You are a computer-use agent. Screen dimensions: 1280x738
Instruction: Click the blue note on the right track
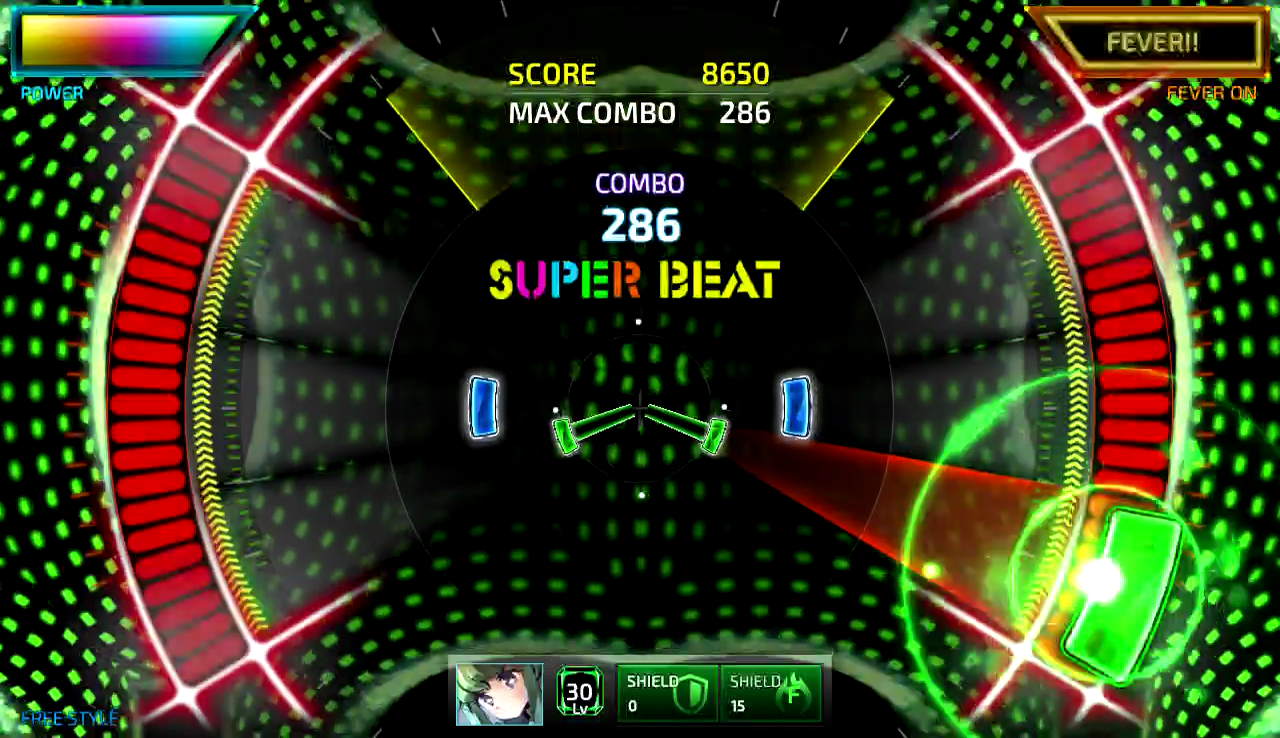point(796,408)
